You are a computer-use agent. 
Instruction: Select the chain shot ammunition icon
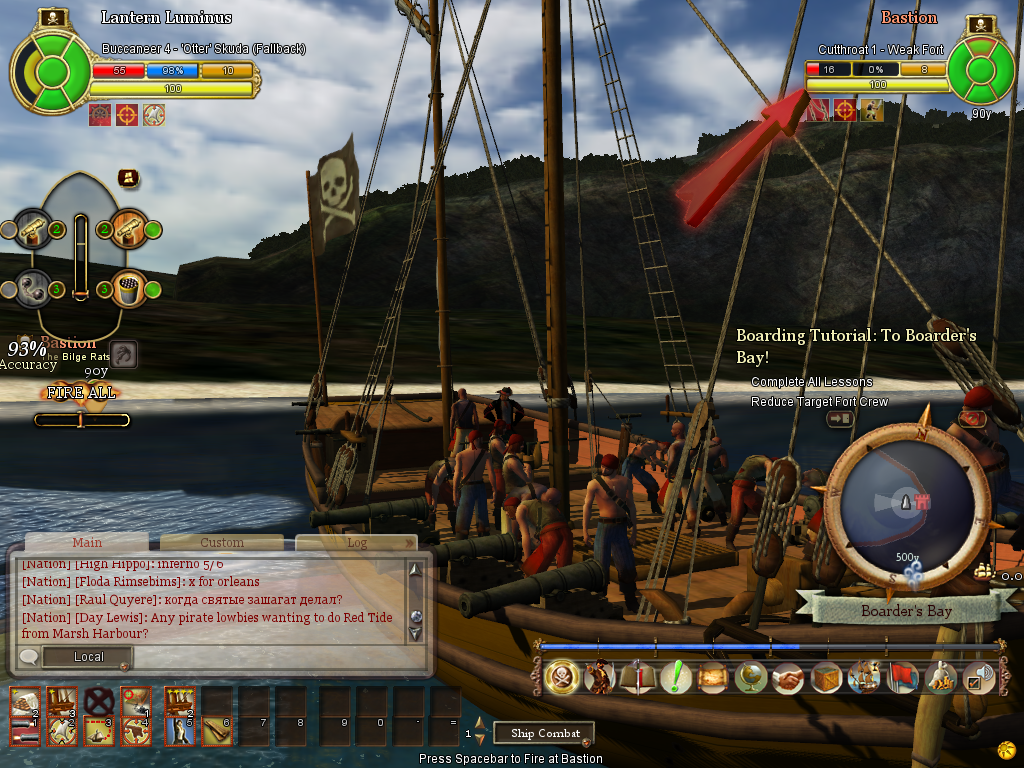pyautogui.click(x=33, y=288)
